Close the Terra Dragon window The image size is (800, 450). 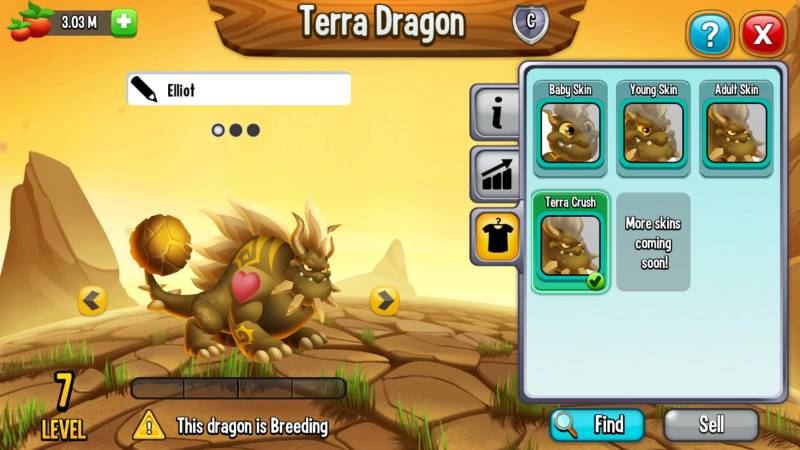point(763,36)
